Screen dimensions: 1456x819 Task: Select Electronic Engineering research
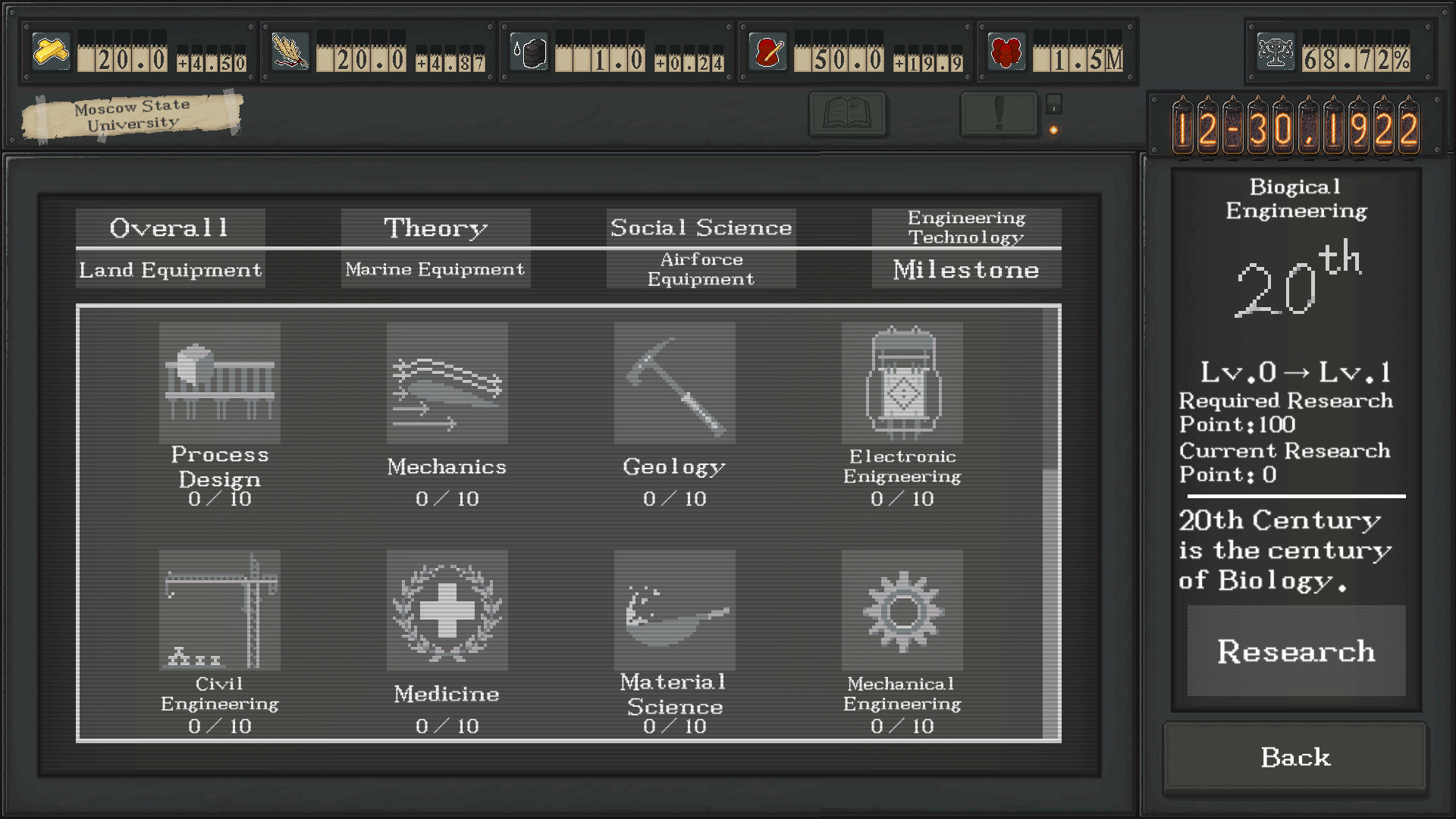pos(902,383)
